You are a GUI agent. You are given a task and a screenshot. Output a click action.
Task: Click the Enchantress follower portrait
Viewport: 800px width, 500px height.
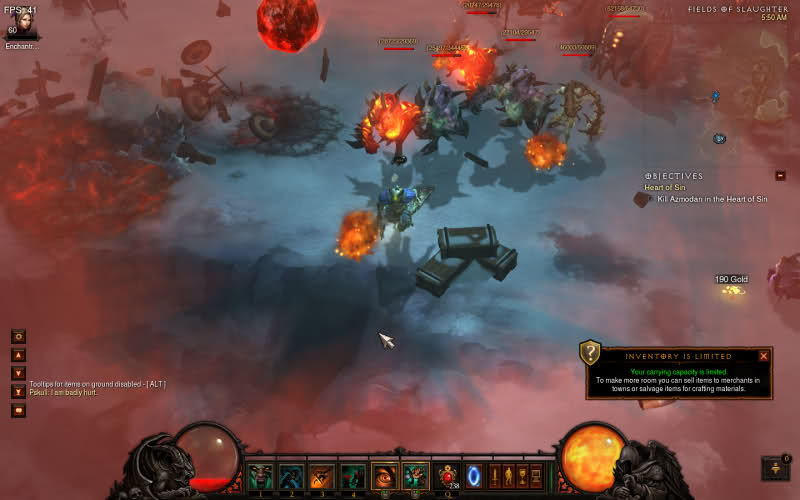(21, 24)
